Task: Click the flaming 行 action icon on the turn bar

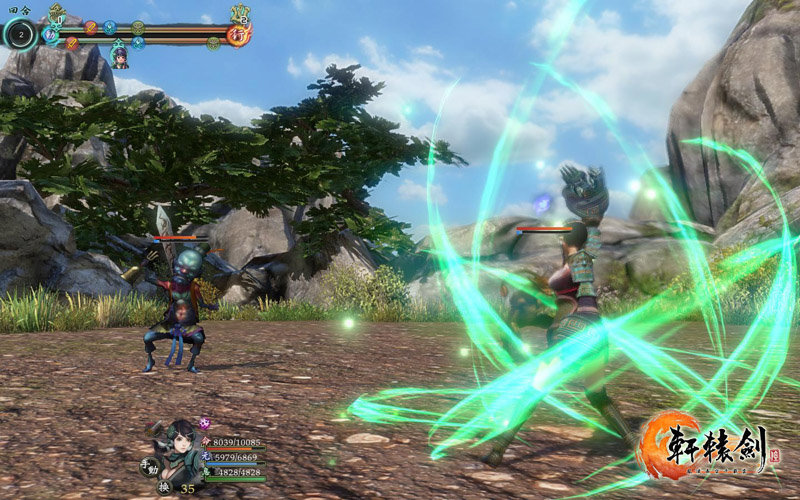Action: pos(238,32)
